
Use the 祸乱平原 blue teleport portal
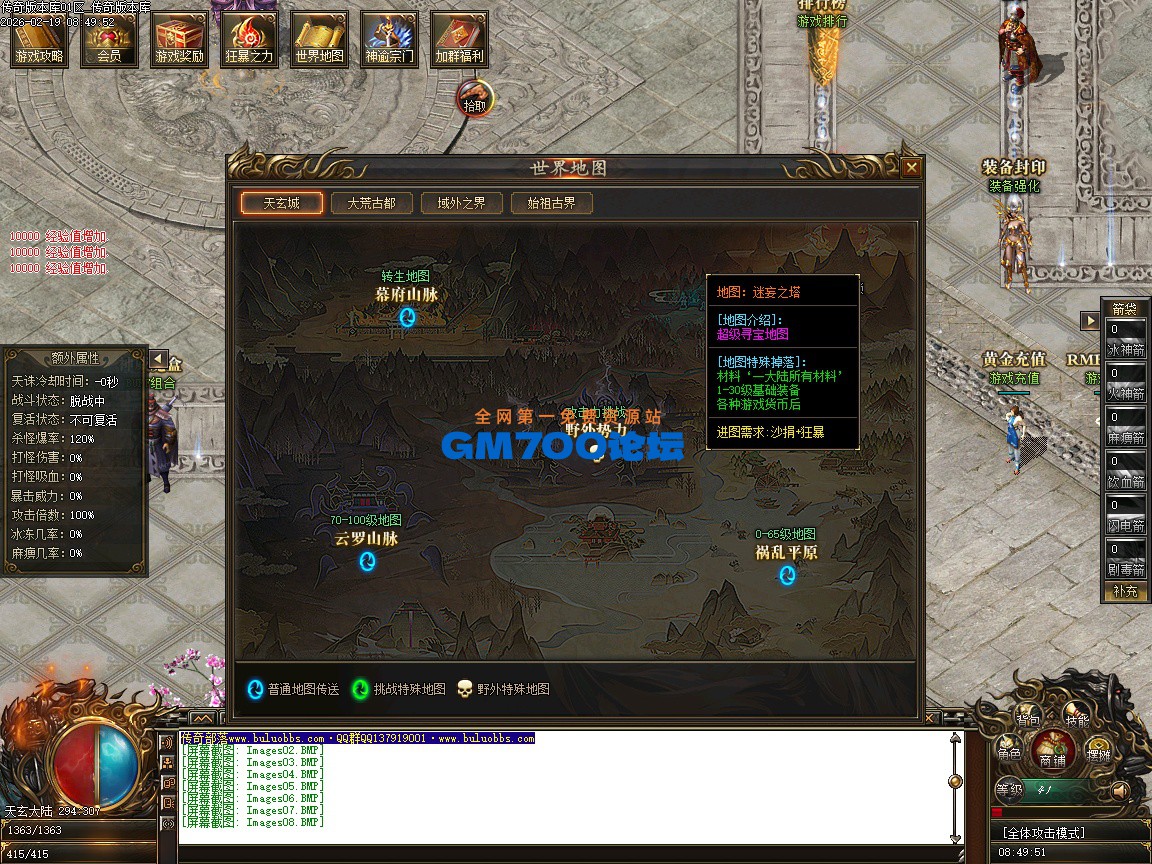click(787, 574)
